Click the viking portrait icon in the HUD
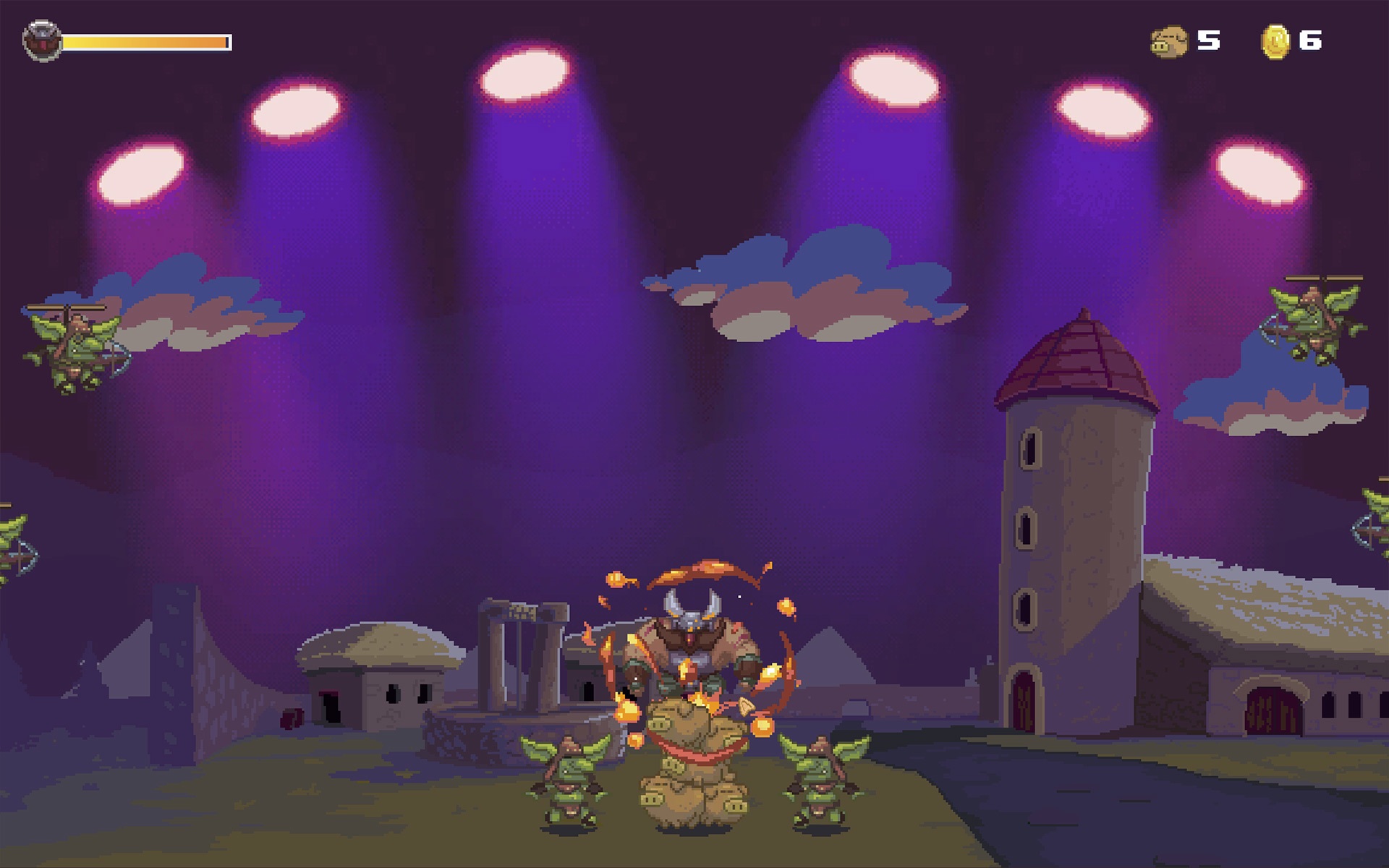1389x868 pixels. tap(43, 41)
